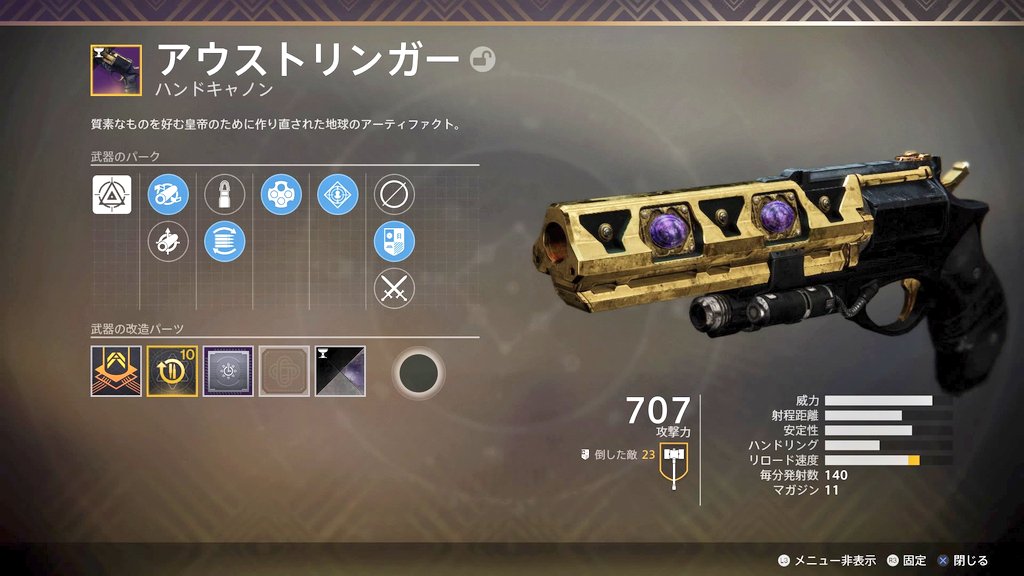
Task: Select the crossed swords Crucible tracker
Action: [394, 289]
